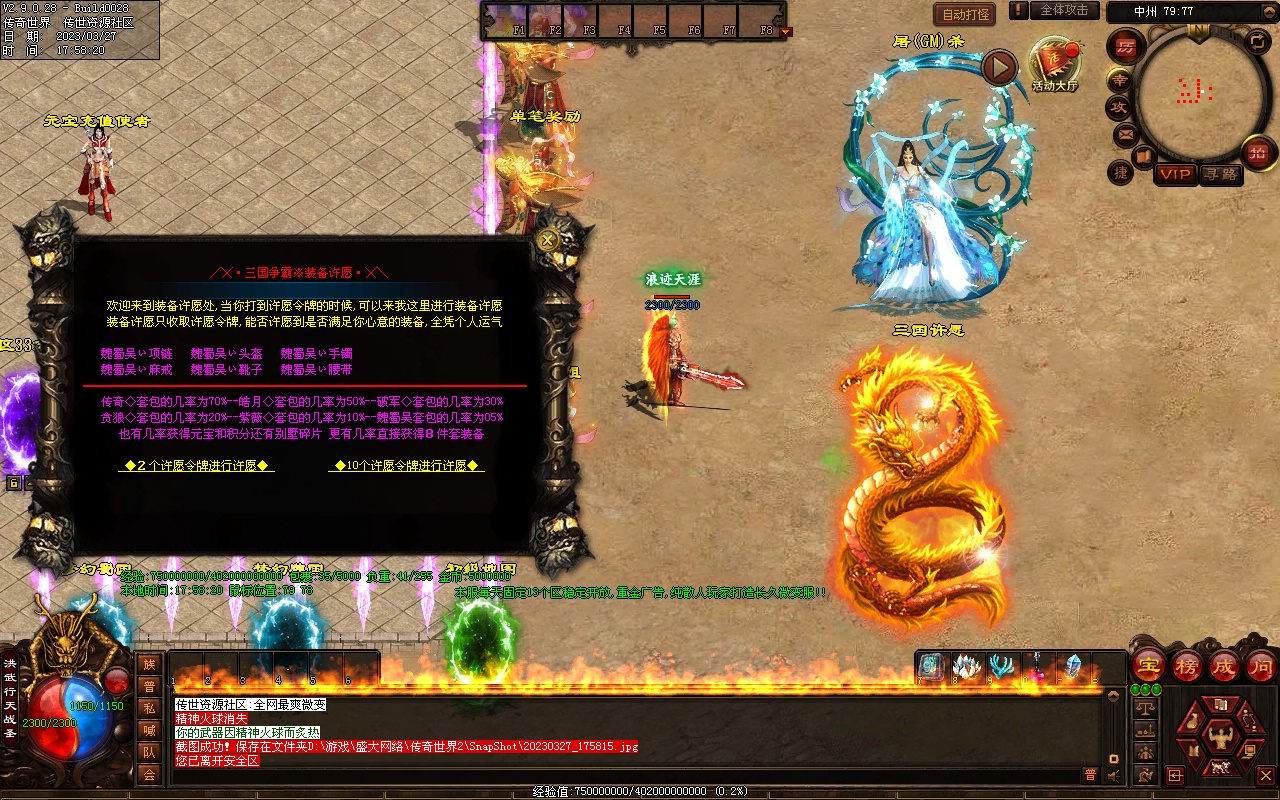Choose the 10 wish tokens option
The width and height of the screenshot is (1280, 800).
(x=406, y=466)
